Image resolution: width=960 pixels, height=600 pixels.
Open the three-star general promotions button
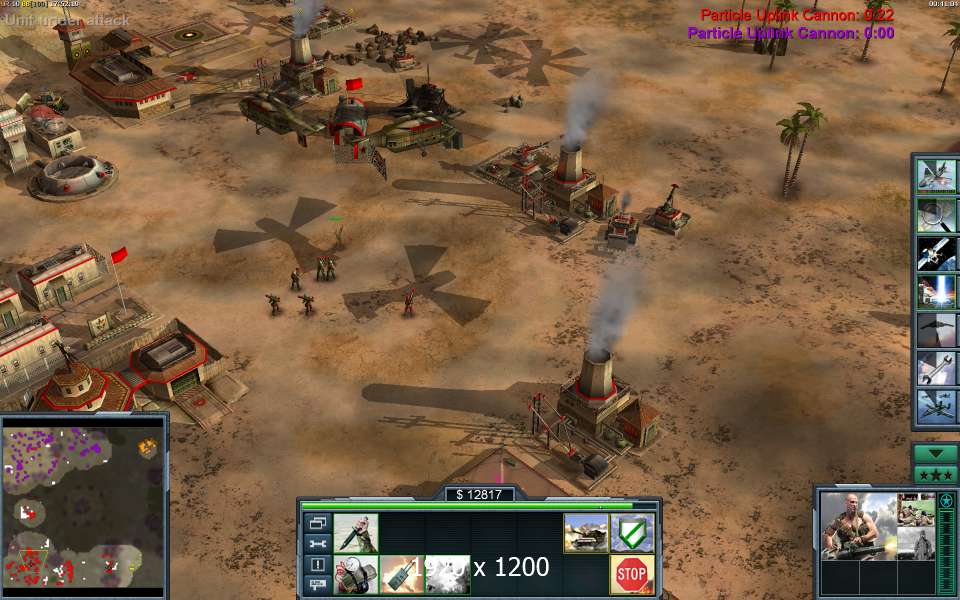[936, 474]
